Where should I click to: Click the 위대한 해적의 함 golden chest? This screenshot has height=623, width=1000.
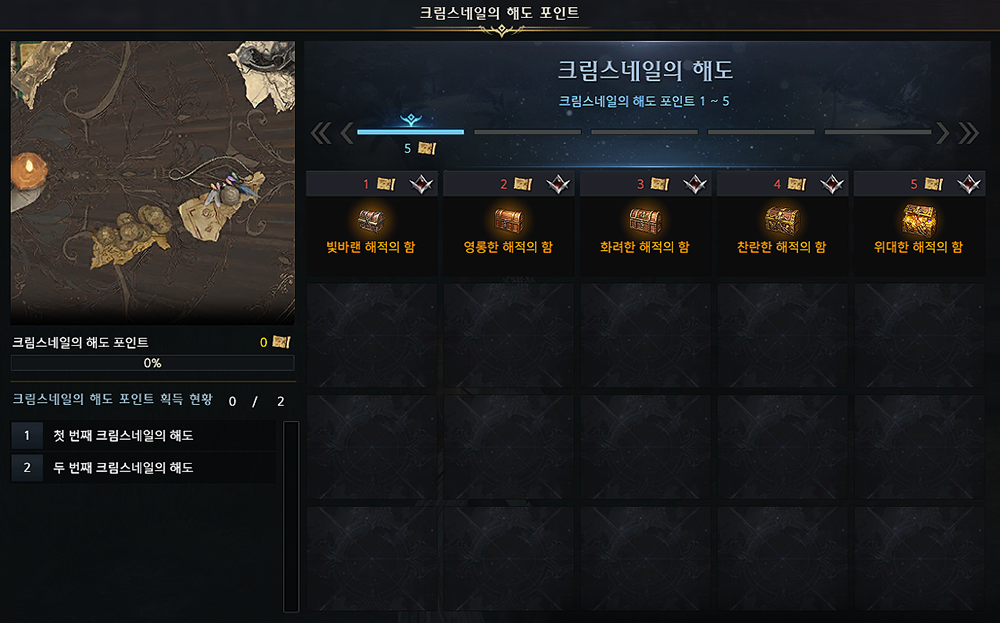click(x=919, y=221)
